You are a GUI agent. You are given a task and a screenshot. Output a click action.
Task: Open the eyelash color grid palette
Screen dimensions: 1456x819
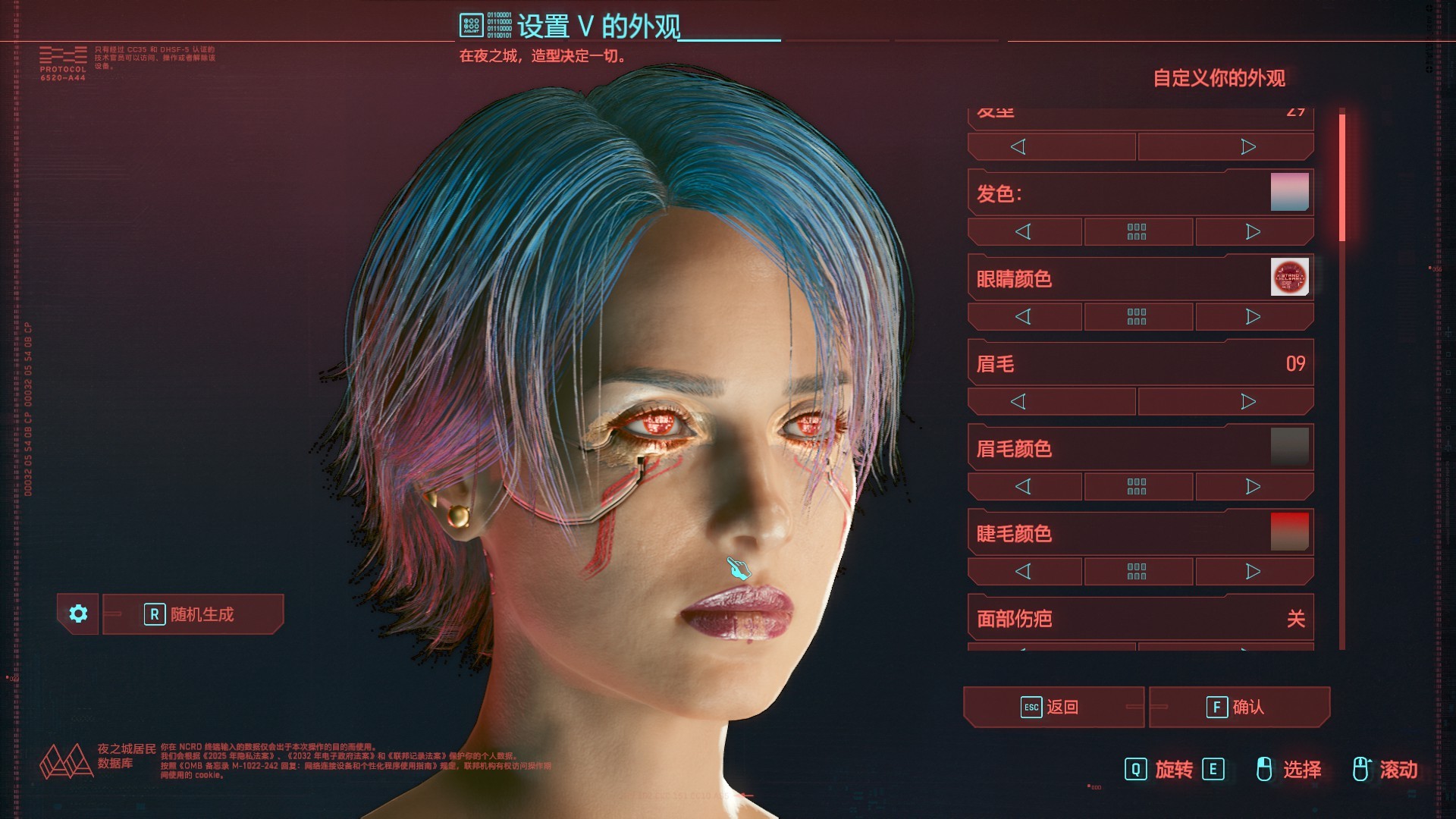(x=1137, y=571)
